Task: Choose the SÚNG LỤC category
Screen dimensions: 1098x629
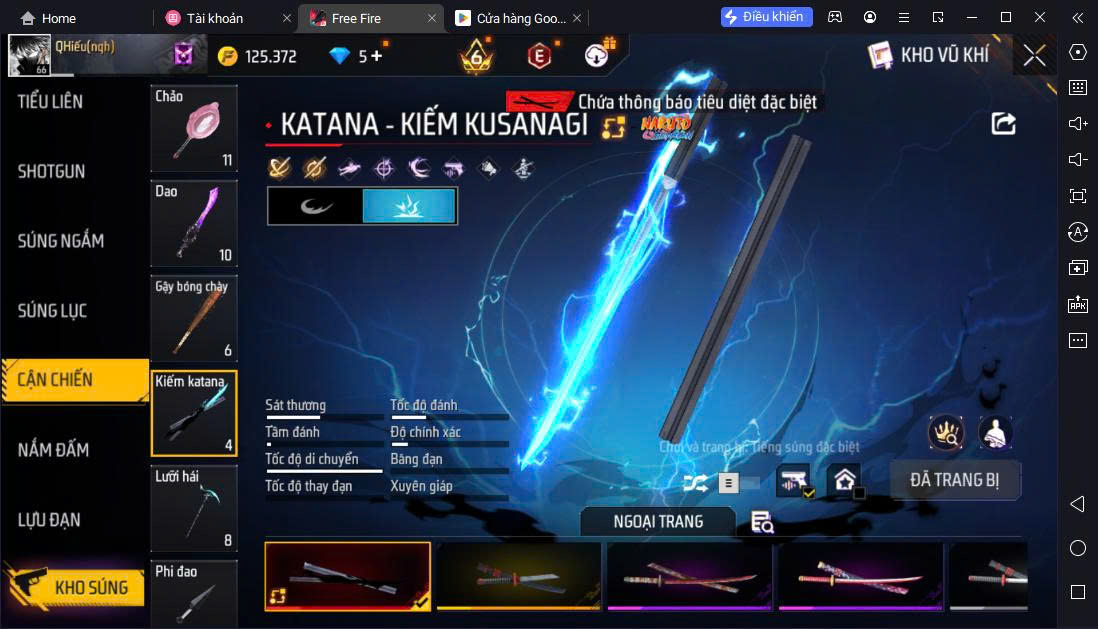Action: tap(53, 311)
